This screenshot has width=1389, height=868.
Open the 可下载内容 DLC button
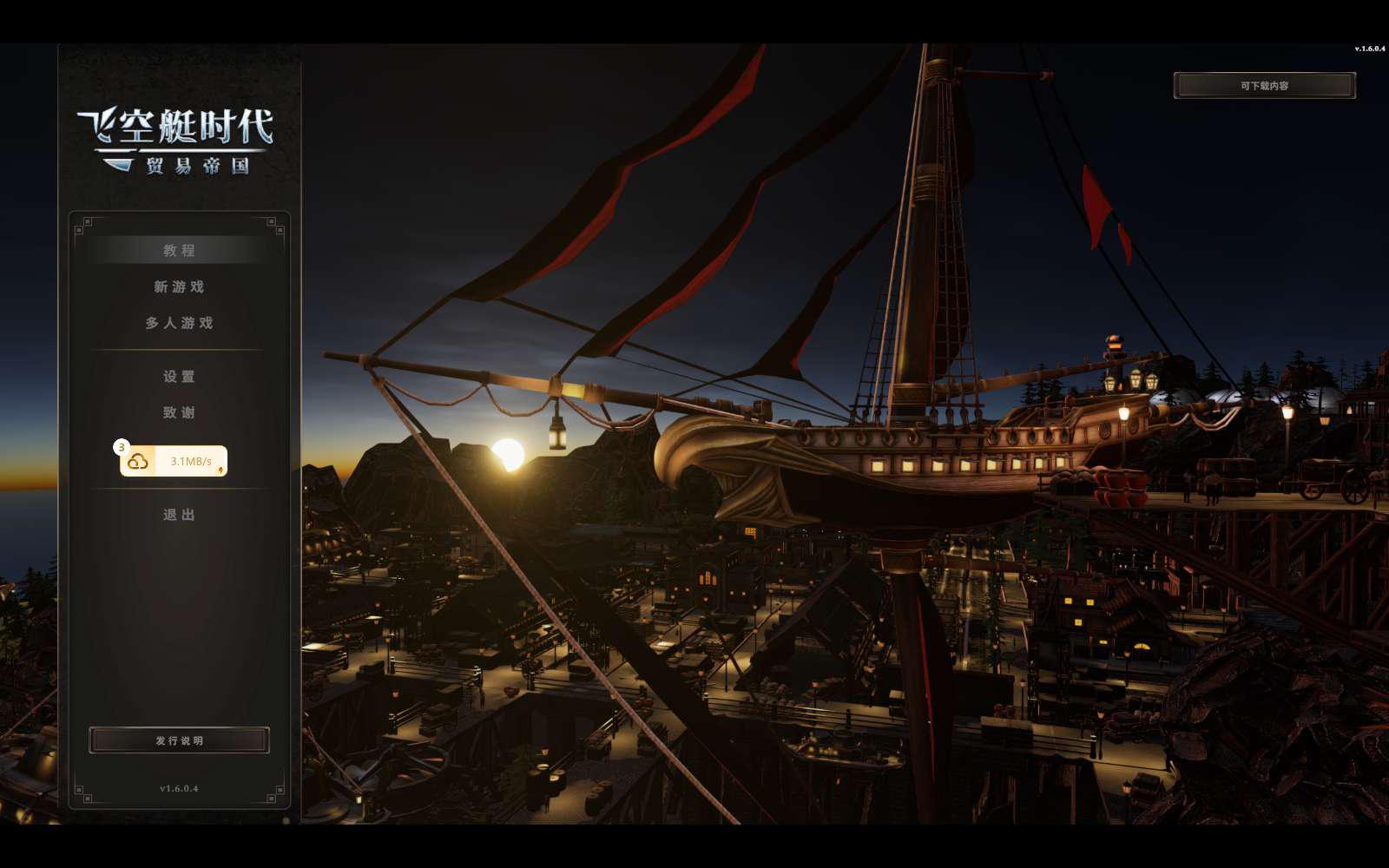[1264, 86]
